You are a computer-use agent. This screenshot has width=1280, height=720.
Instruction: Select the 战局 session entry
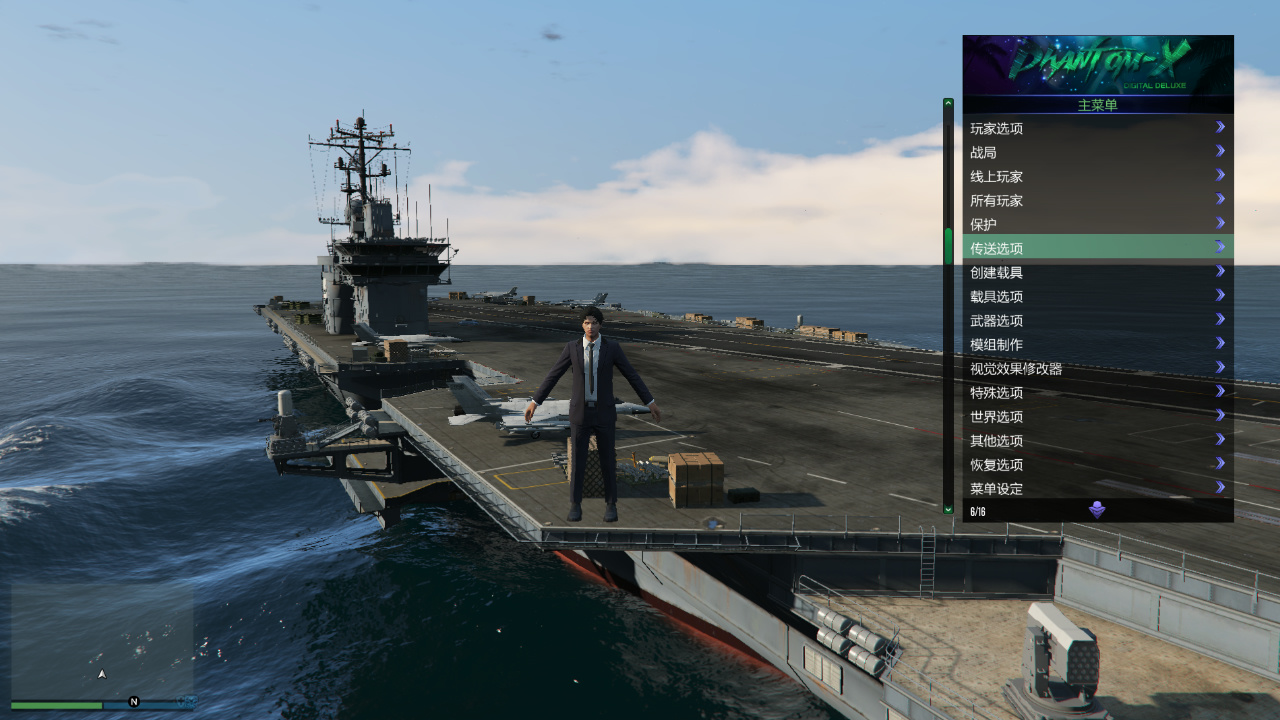[1097, 152]
